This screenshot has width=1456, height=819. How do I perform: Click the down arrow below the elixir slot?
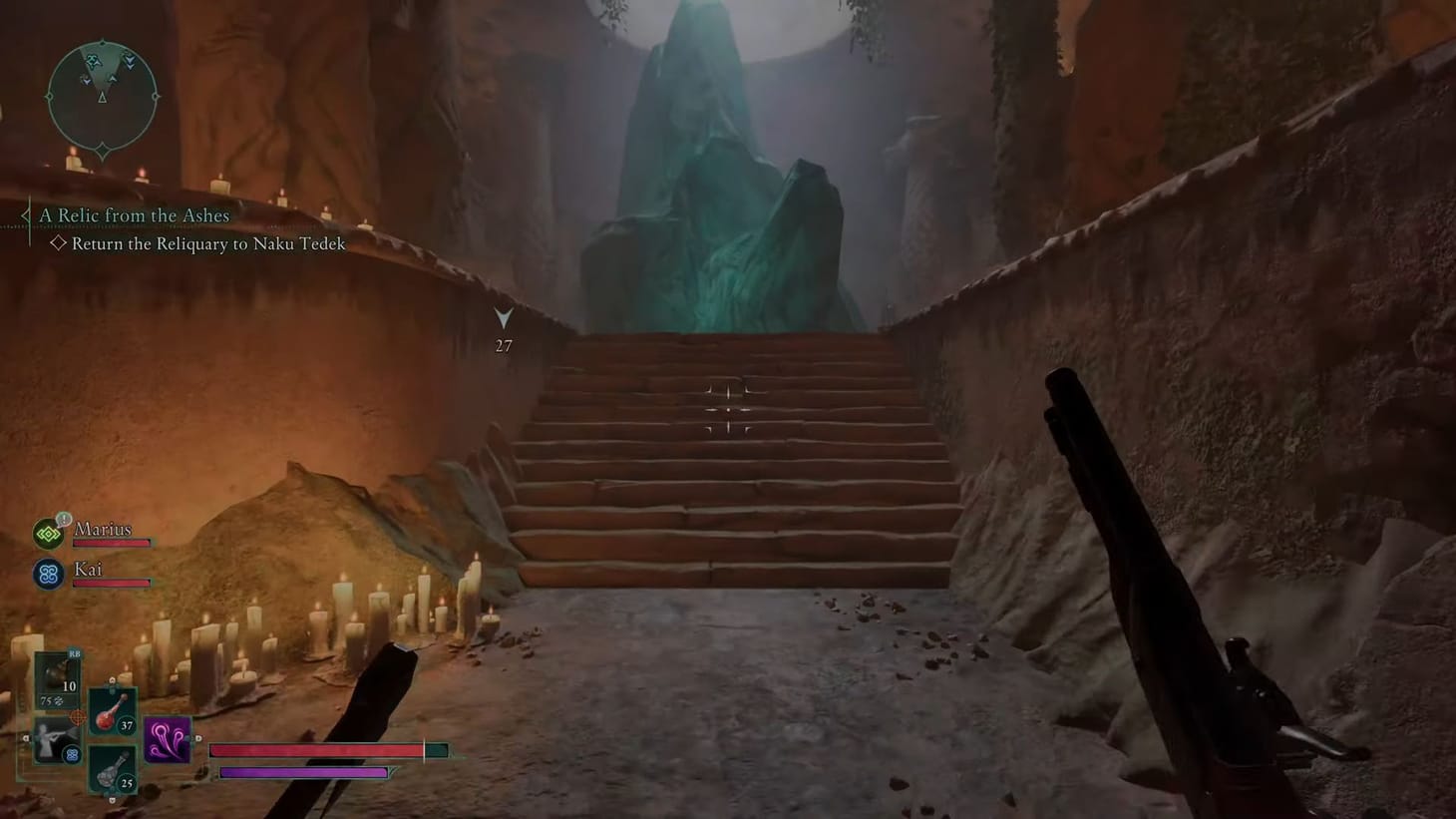(113, 798)
